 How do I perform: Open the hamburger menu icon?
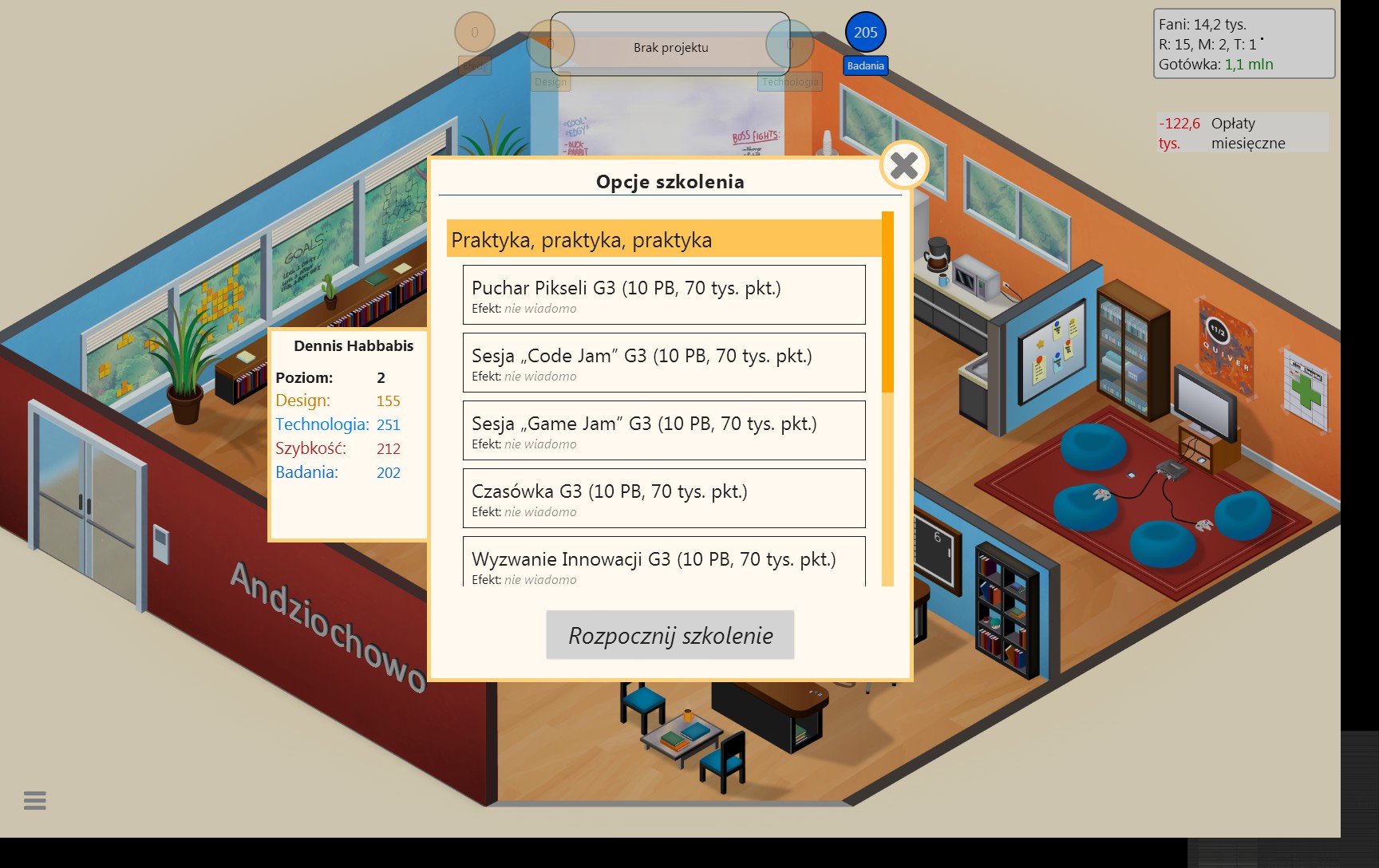(x=35, y=800)
